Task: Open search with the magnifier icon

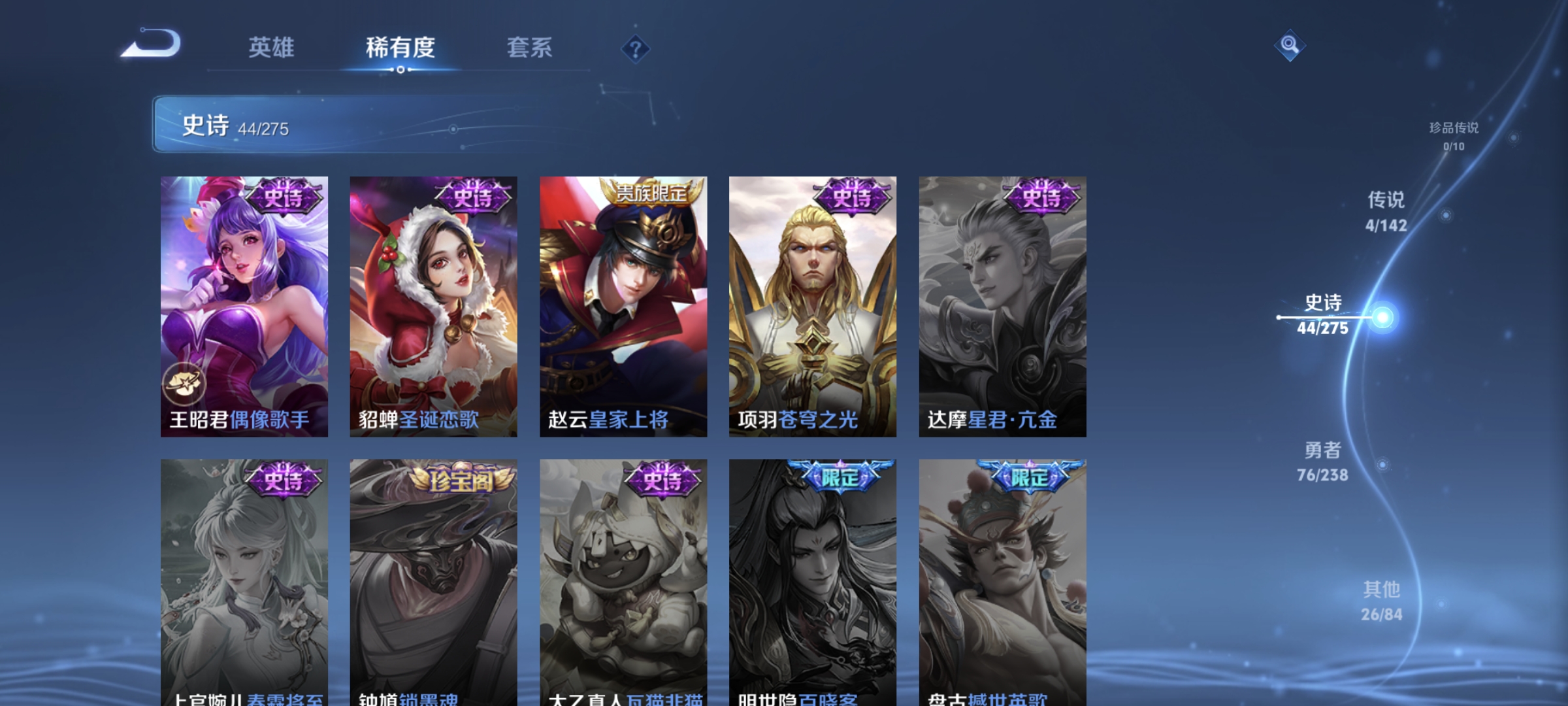Action: pyautogui.click(x=1288, y=46)
